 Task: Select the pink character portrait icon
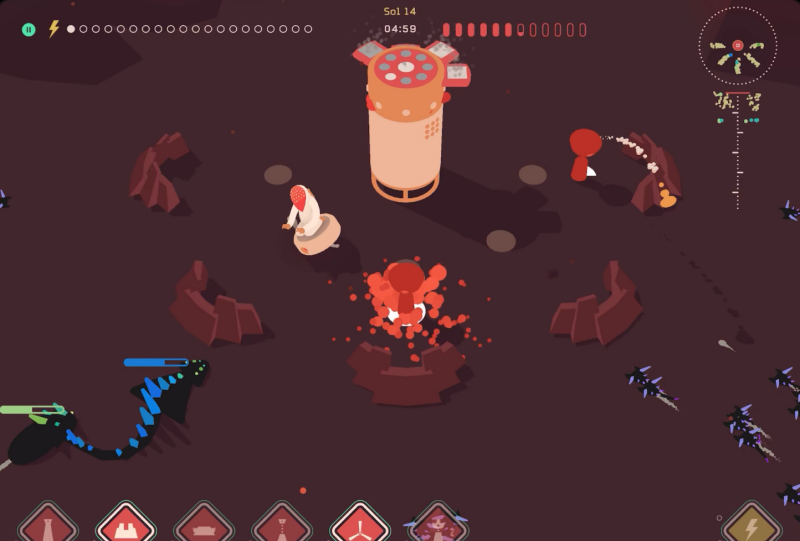(437, 525)
